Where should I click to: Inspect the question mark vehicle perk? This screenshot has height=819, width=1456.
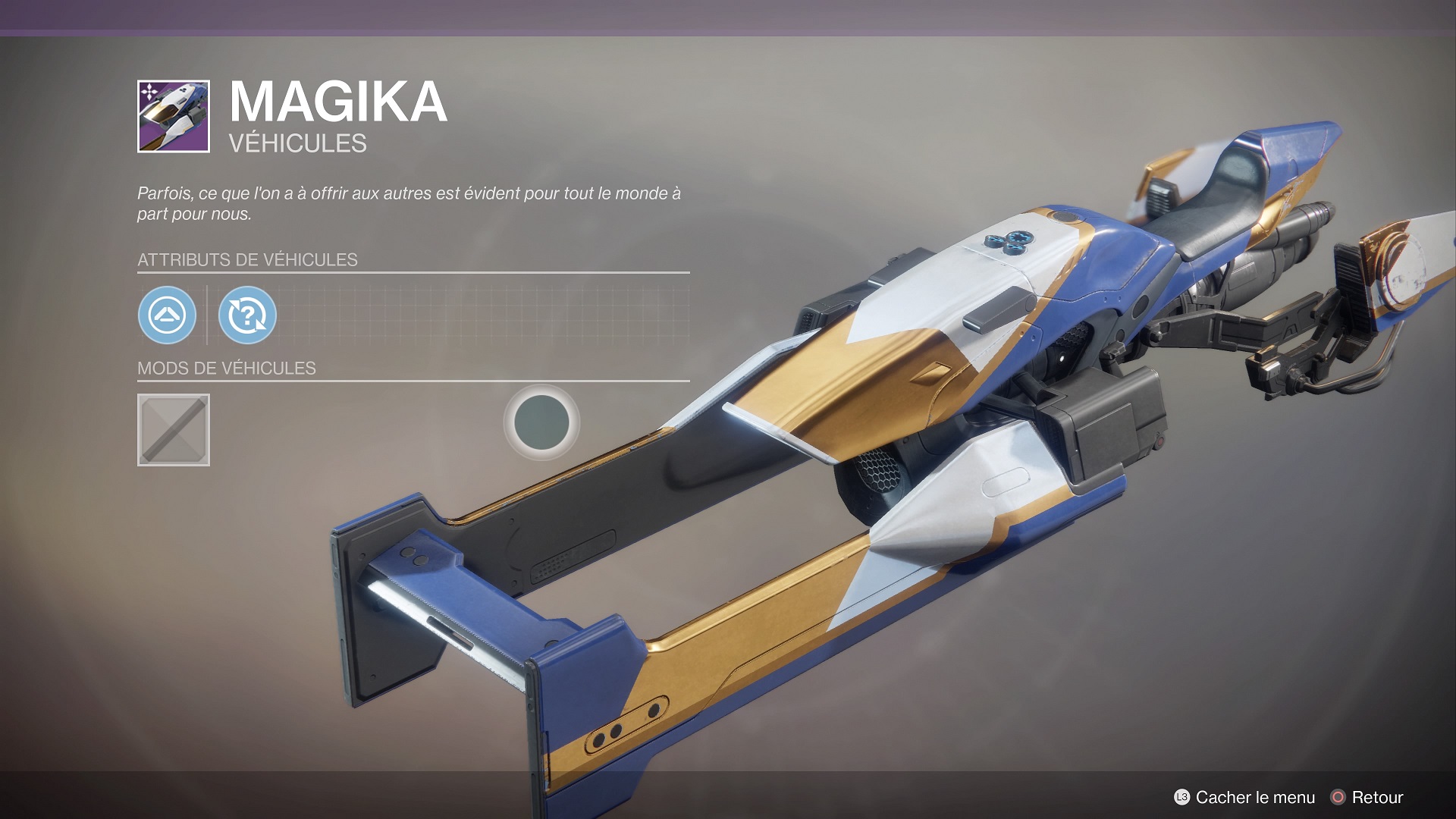[247, 315]
